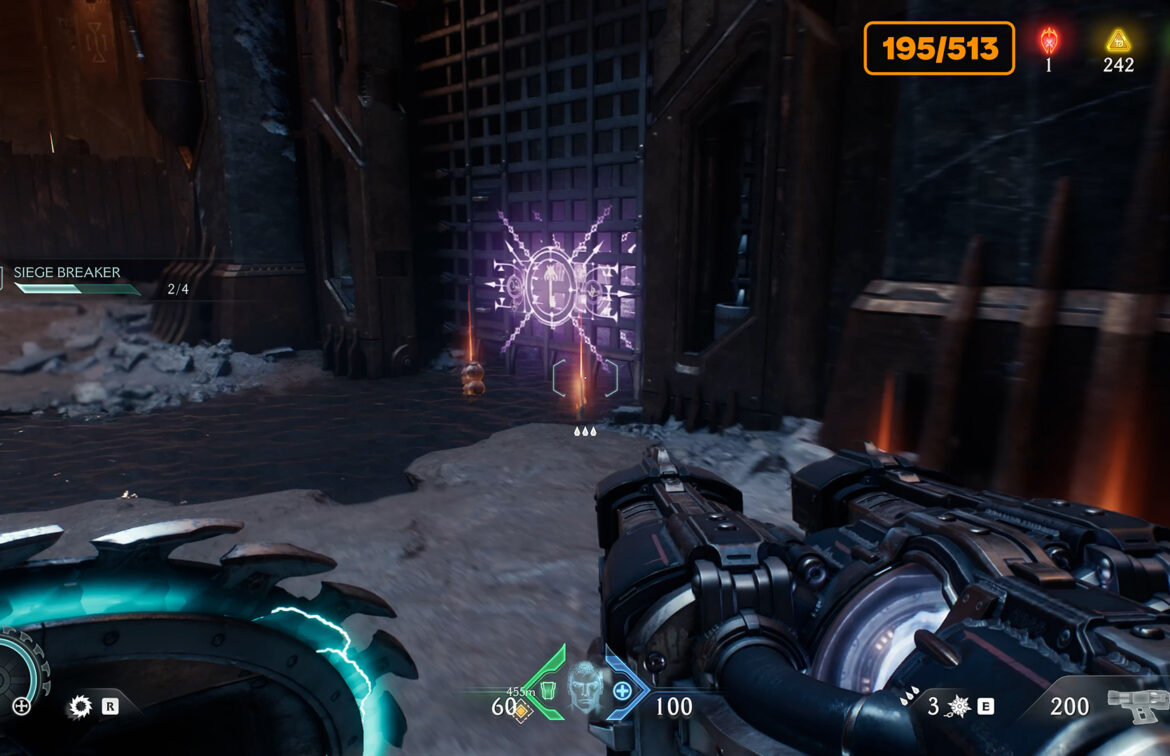This screenshot has width=1170, height=756.
Task: Click the 195/513 orange counter badge
Action: tap(939, 49)
